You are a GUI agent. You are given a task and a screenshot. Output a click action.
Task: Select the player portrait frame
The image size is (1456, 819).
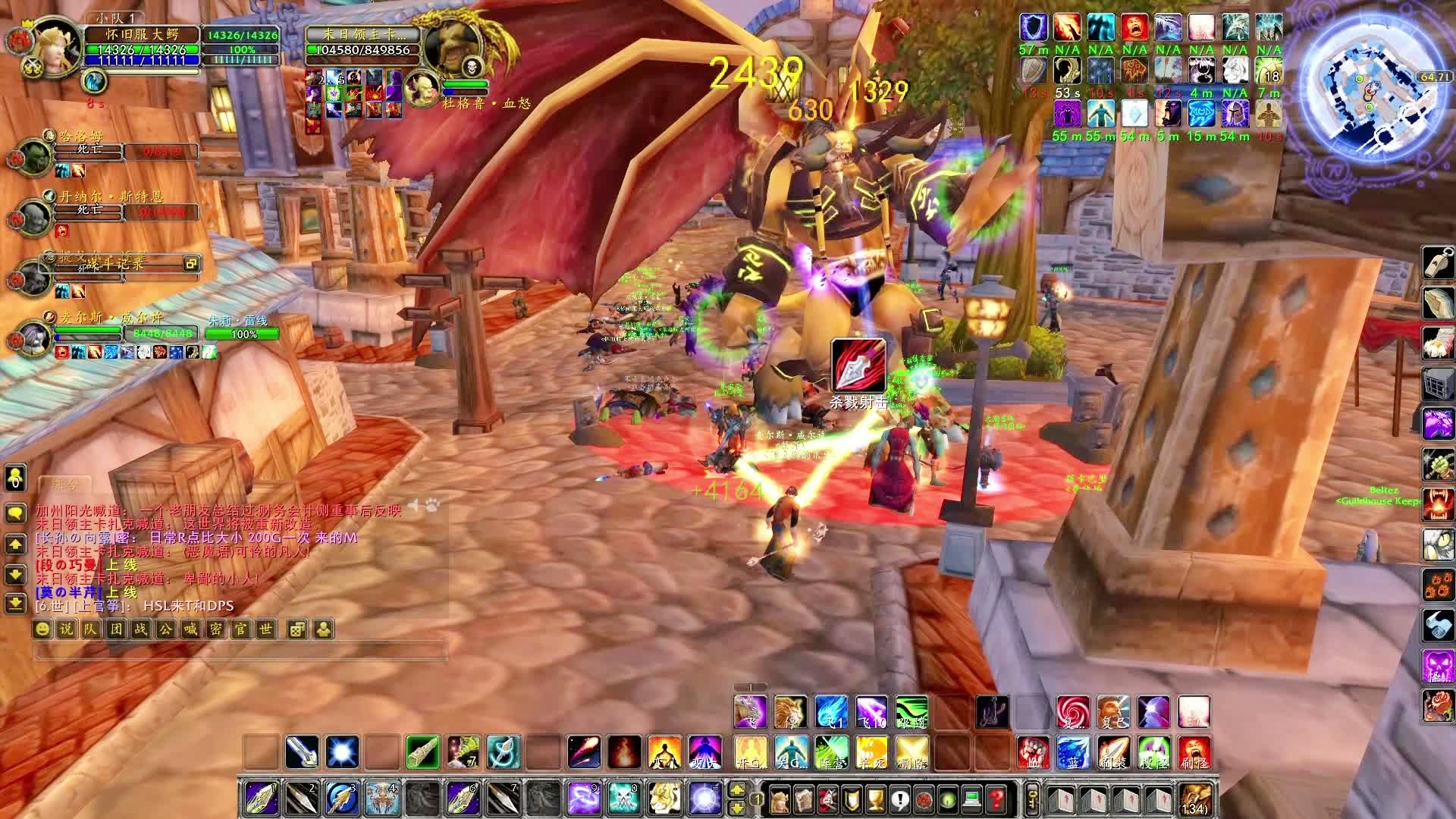[53, 47]
